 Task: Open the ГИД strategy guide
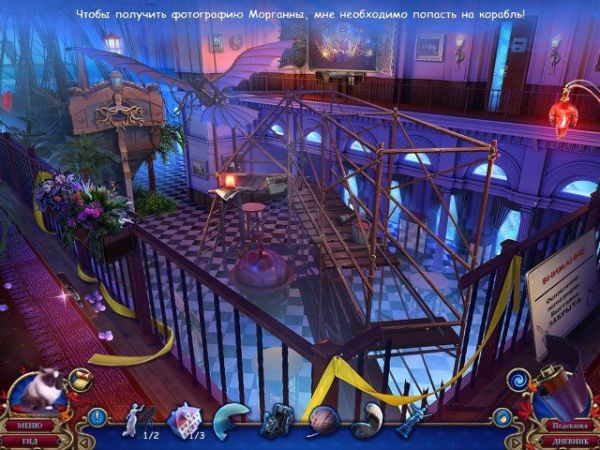click(28, 439)
